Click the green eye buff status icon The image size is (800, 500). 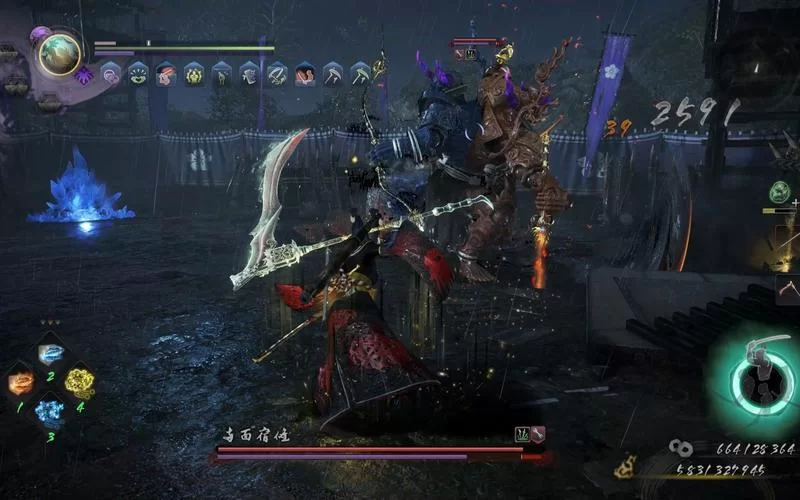138,73
